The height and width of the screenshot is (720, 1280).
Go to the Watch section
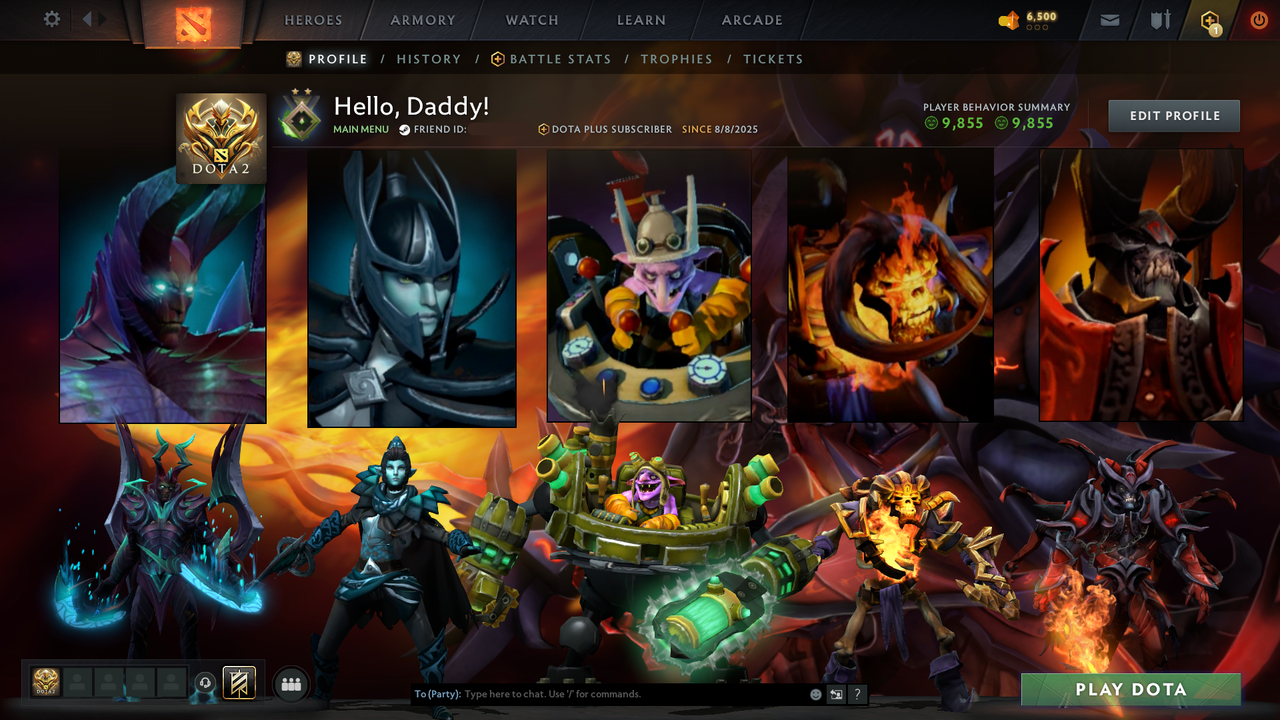[x=531, y=20]
